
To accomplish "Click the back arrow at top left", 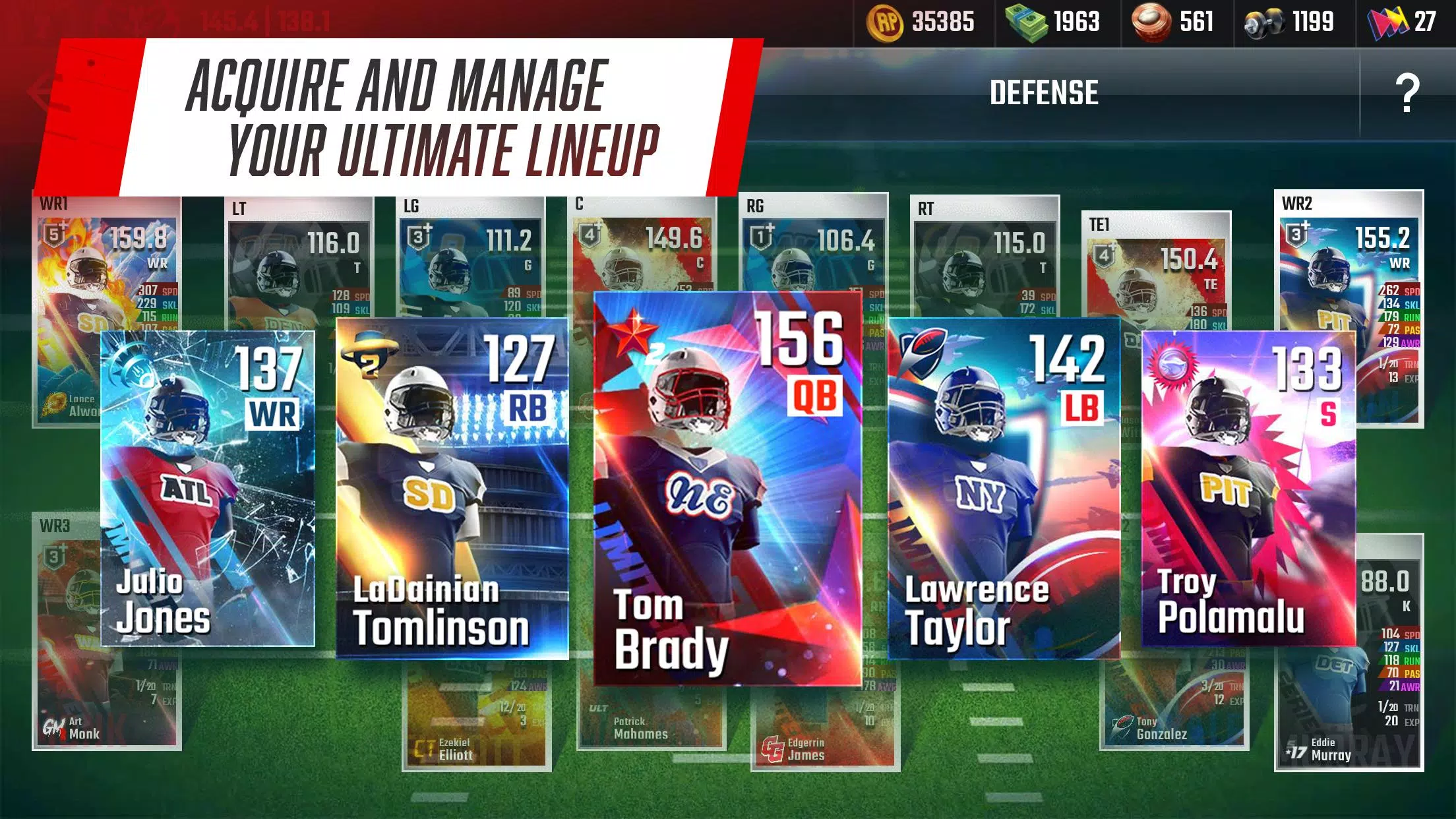I will click(38, 92).
